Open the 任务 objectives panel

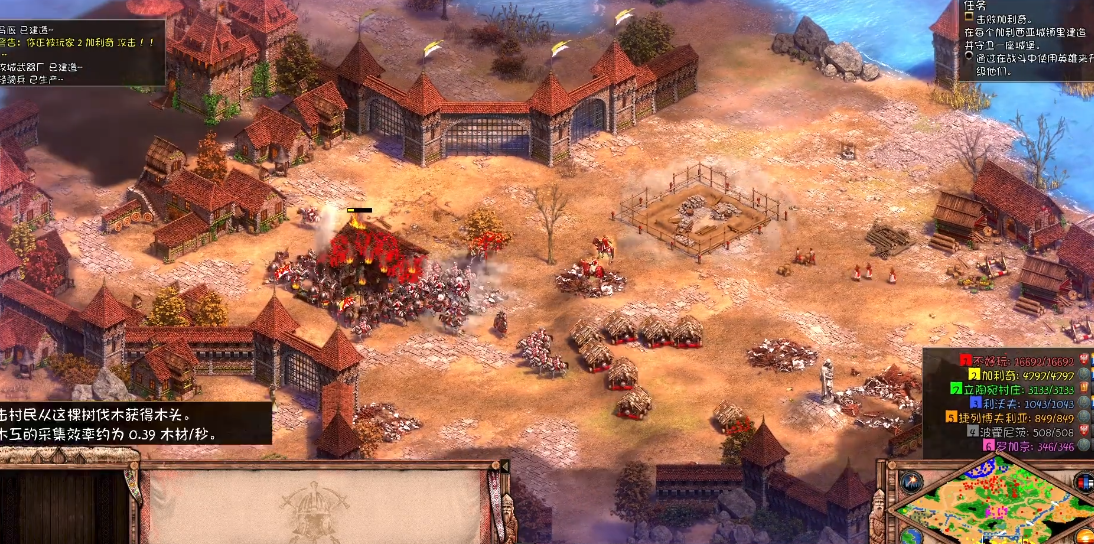coord(976,5)
